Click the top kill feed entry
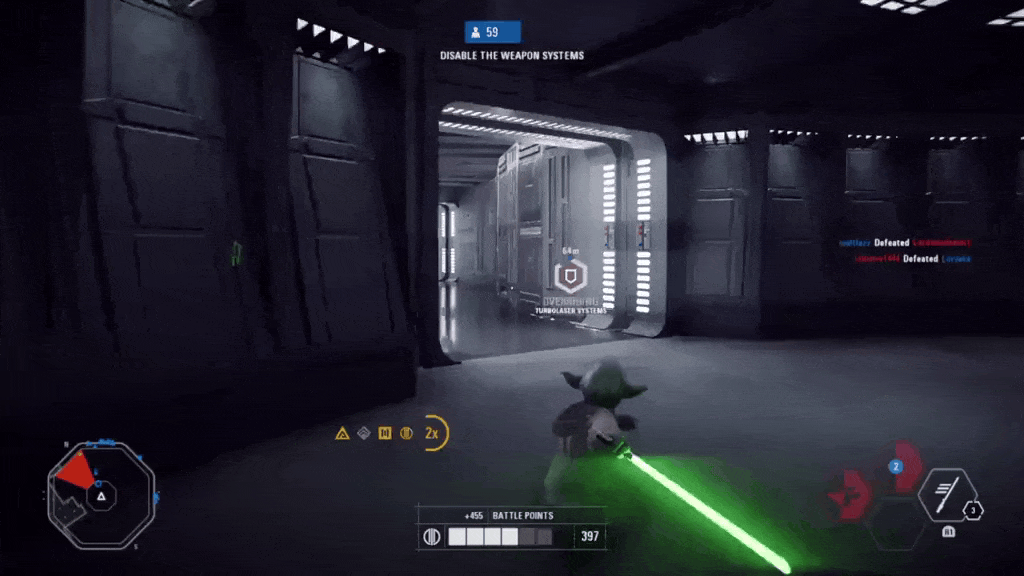The image size is (1024, 576). click(x=904, y=243)
